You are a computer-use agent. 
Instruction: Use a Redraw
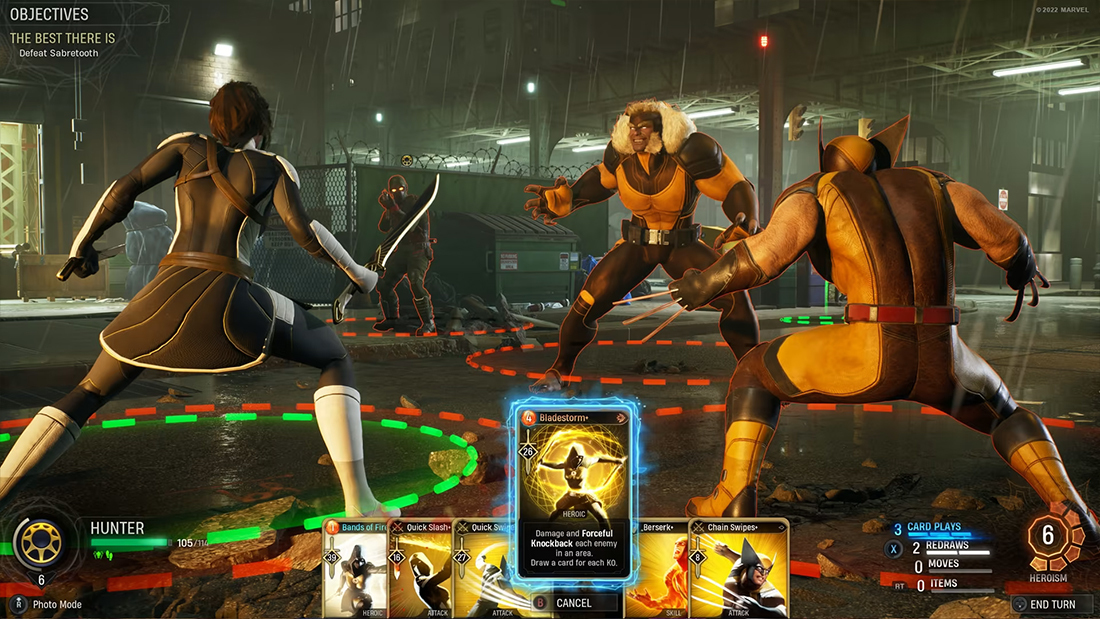click(946, 547)
